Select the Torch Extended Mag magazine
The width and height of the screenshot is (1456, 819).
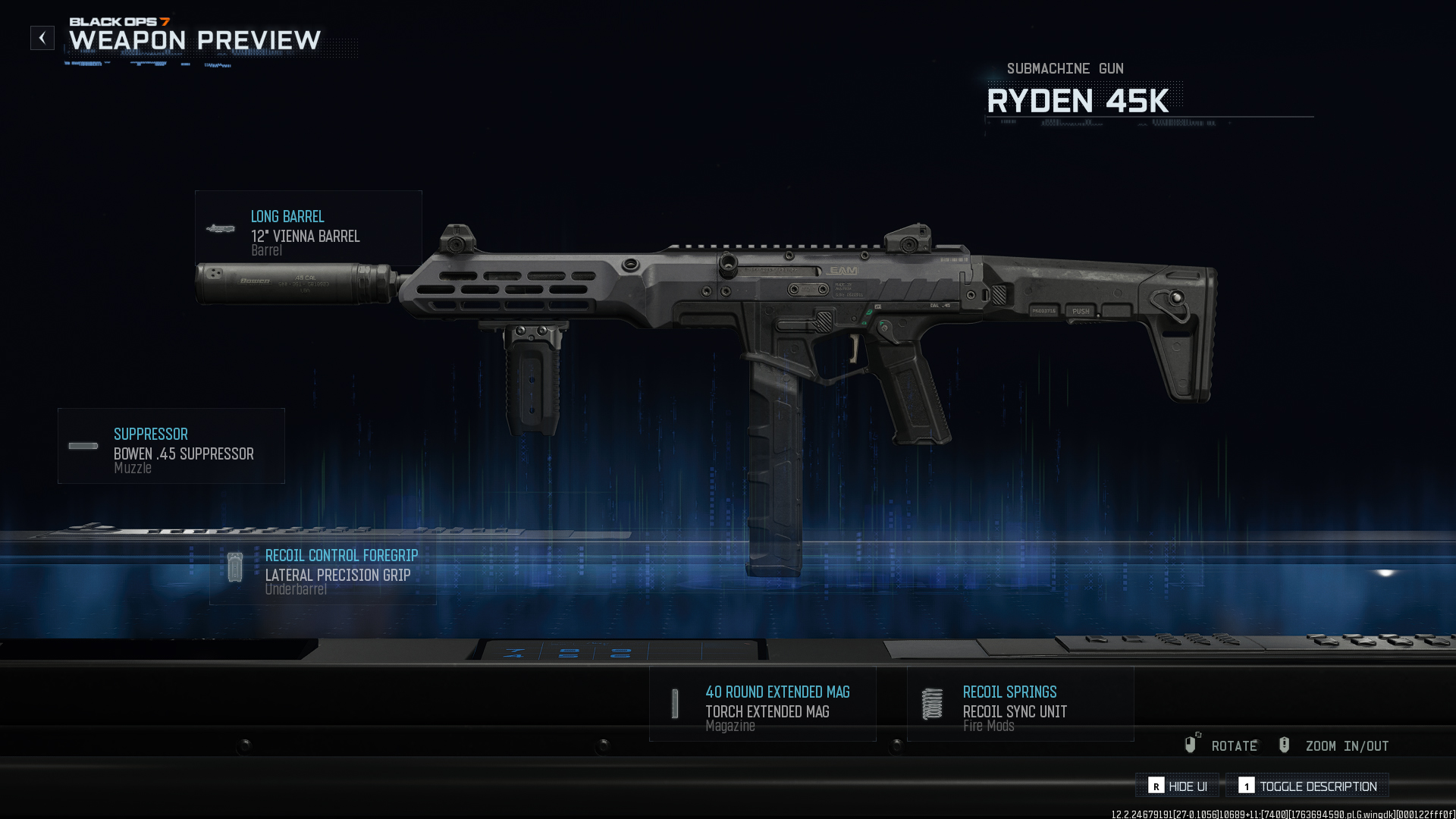pos(763,704)
